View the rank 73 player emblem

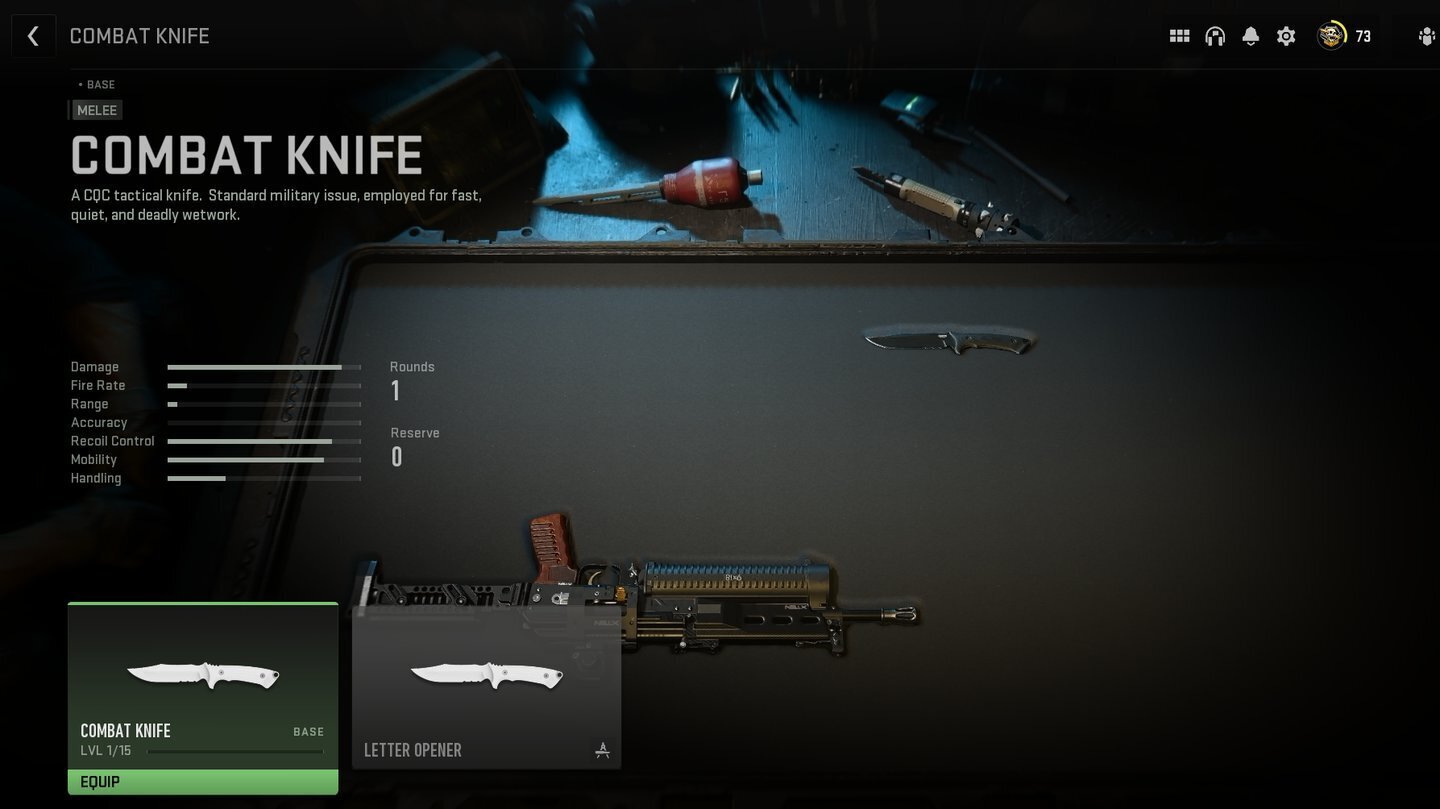coord(1333,35)
